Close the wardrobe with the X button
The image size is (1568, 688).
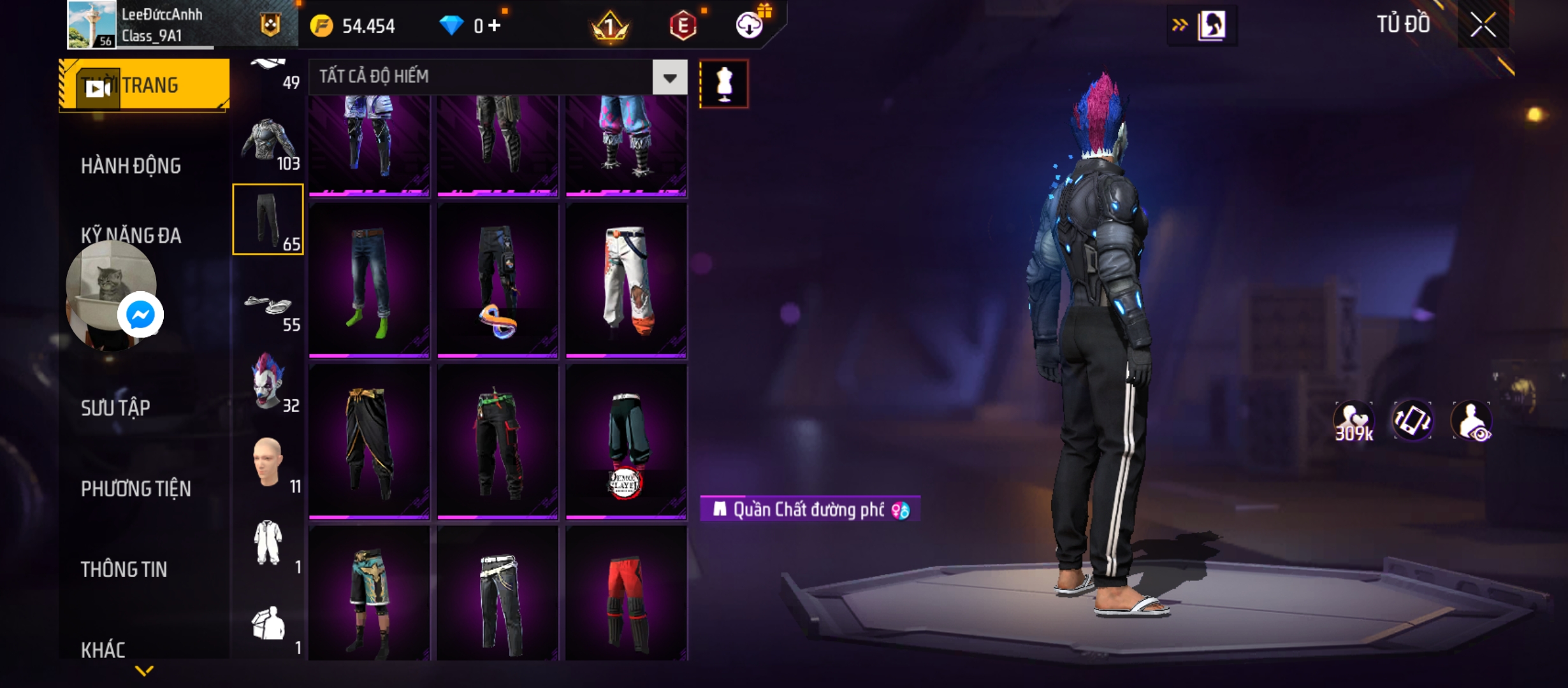[1483, 25]
